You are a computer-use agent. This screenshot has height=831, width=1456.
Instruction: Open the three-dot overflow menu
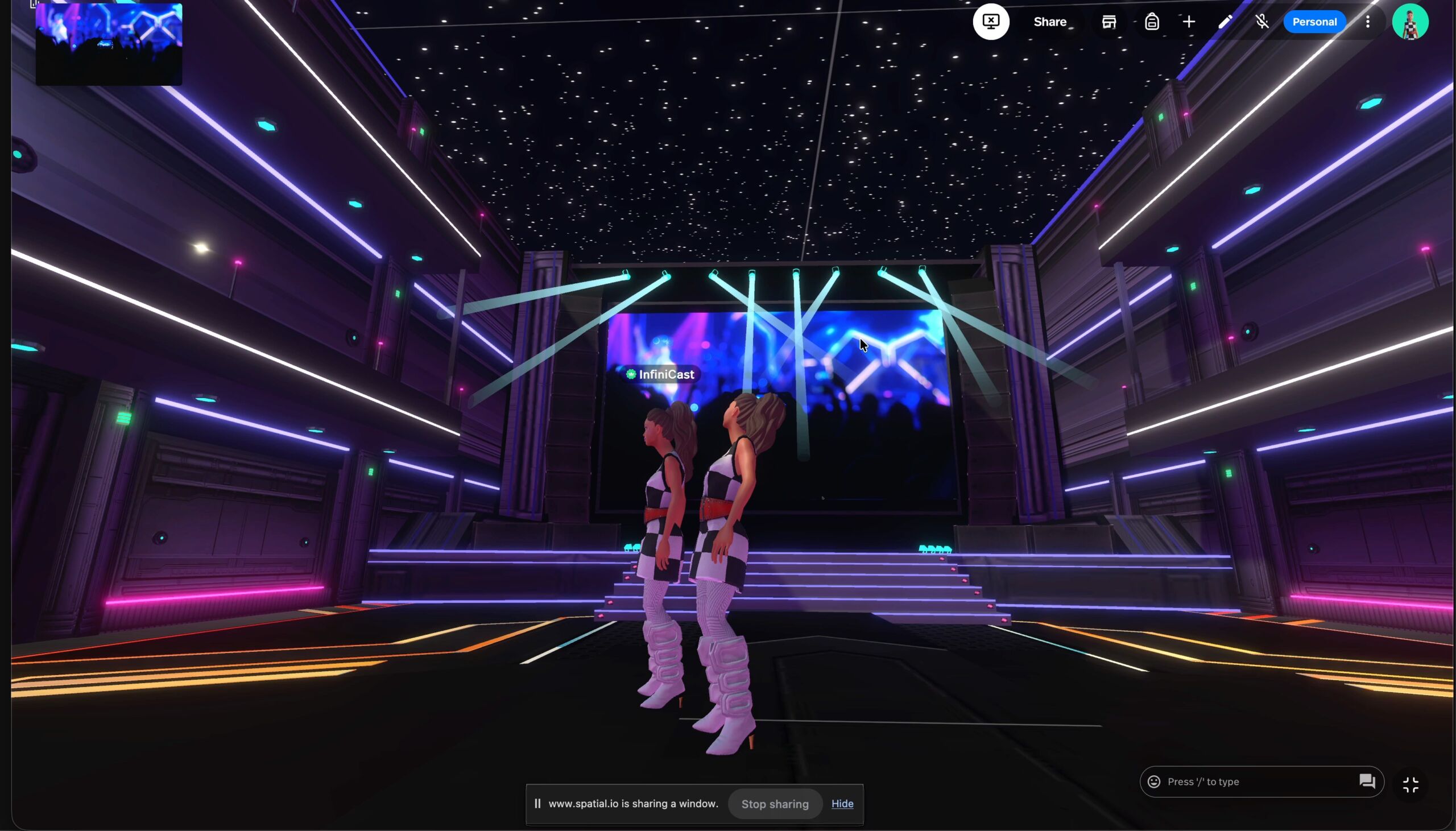(1367, 22)
